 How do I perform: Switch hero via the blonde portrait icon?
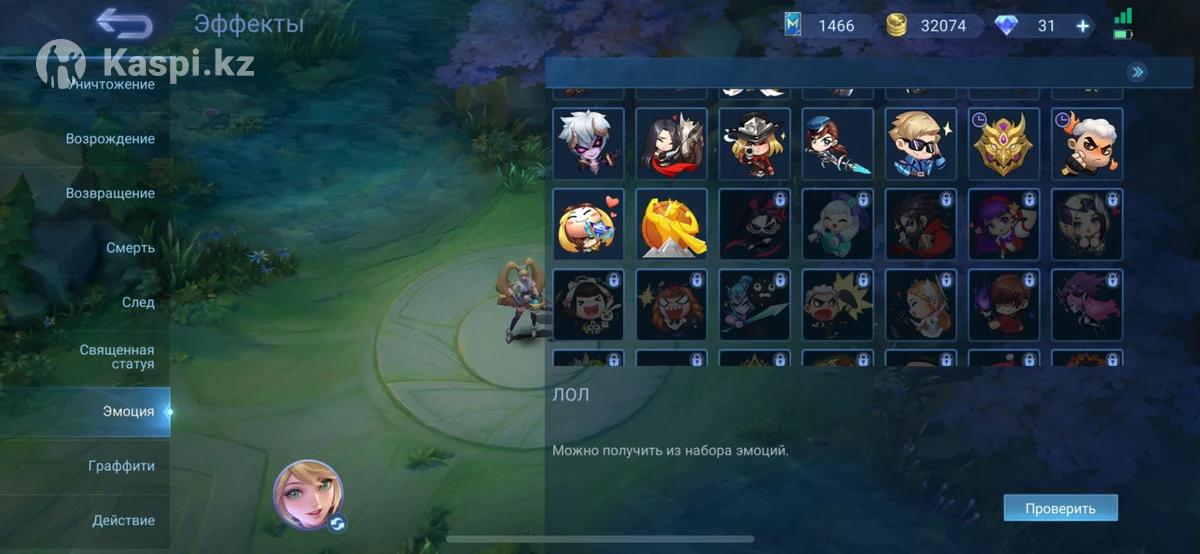pos(308,494)
